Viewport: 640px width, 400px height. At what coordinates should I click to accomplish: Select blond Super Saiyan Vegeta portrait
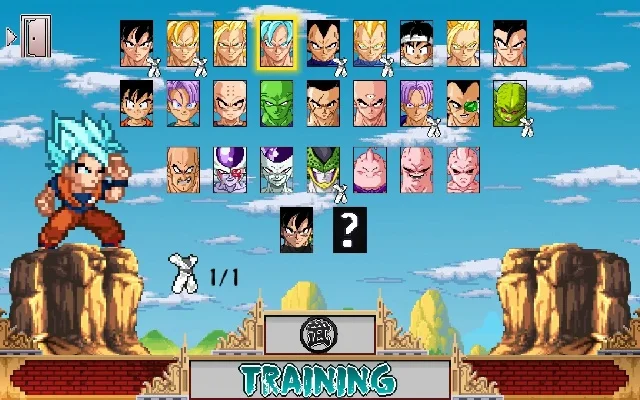point(369,44)
